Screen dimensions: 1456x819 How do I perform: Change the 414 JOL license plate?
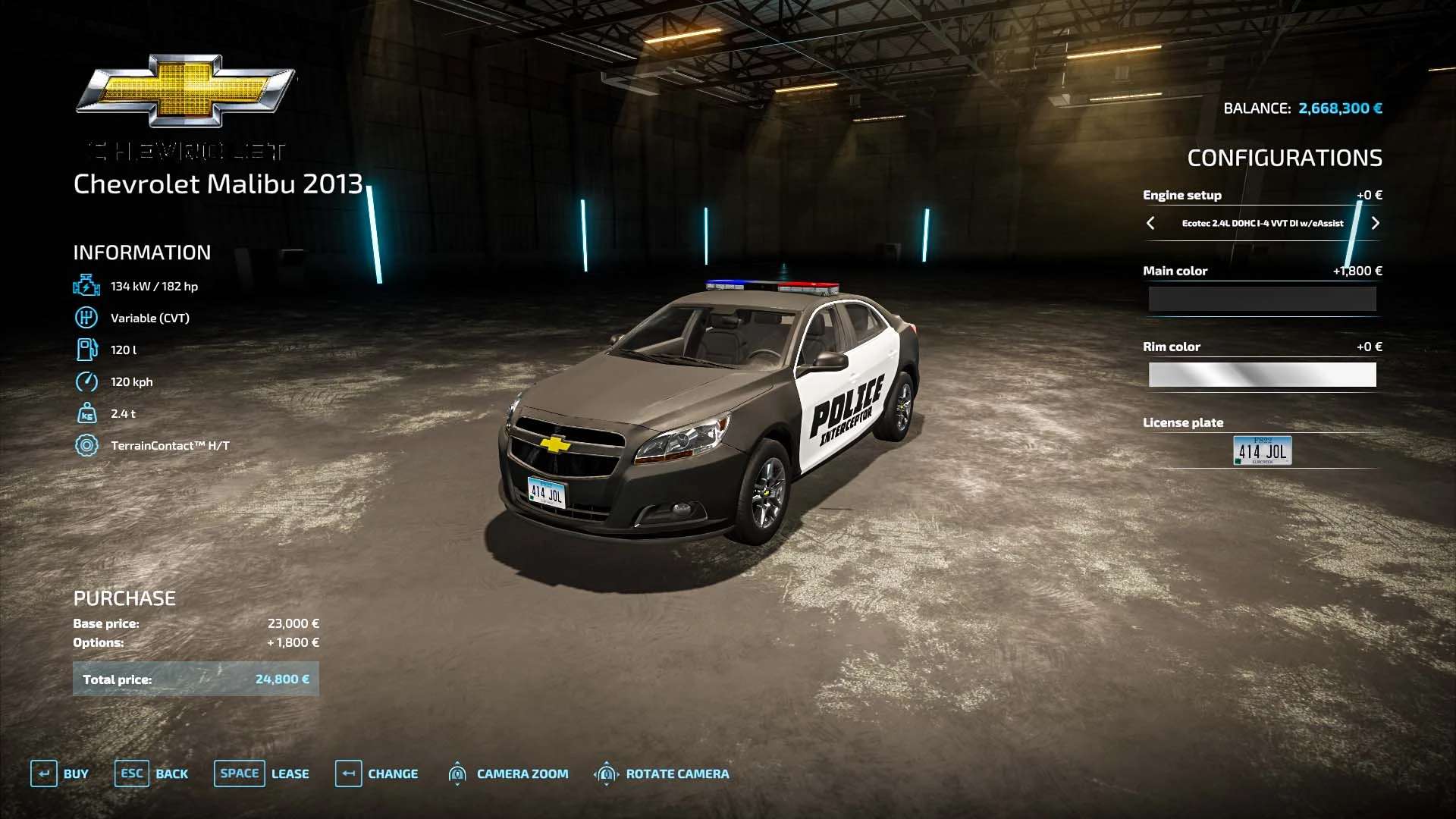click(x=1262, y=450)
